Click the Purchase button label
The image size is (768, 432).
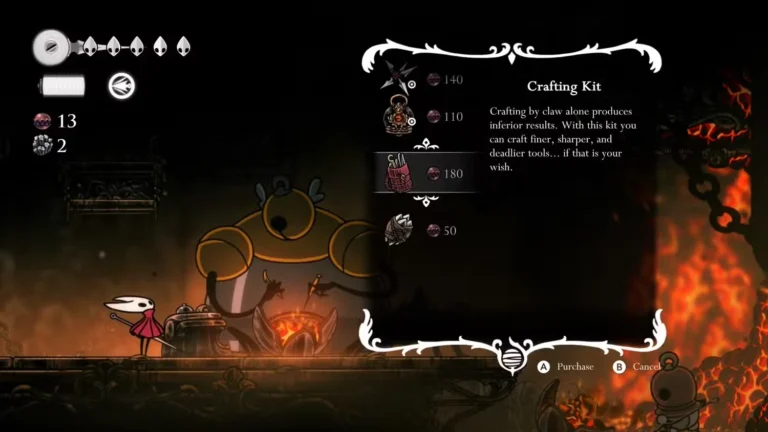pos(574,367)
